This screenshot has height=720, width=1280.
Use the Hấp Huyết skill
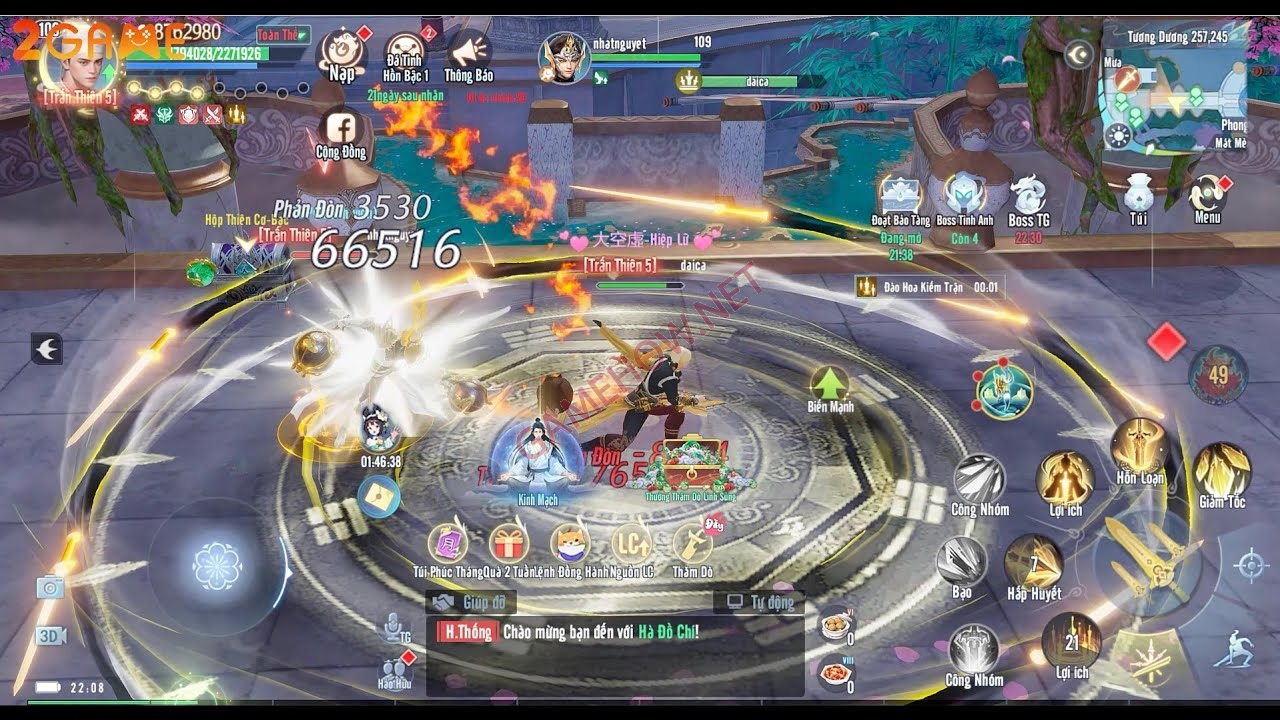point(1033,563)
